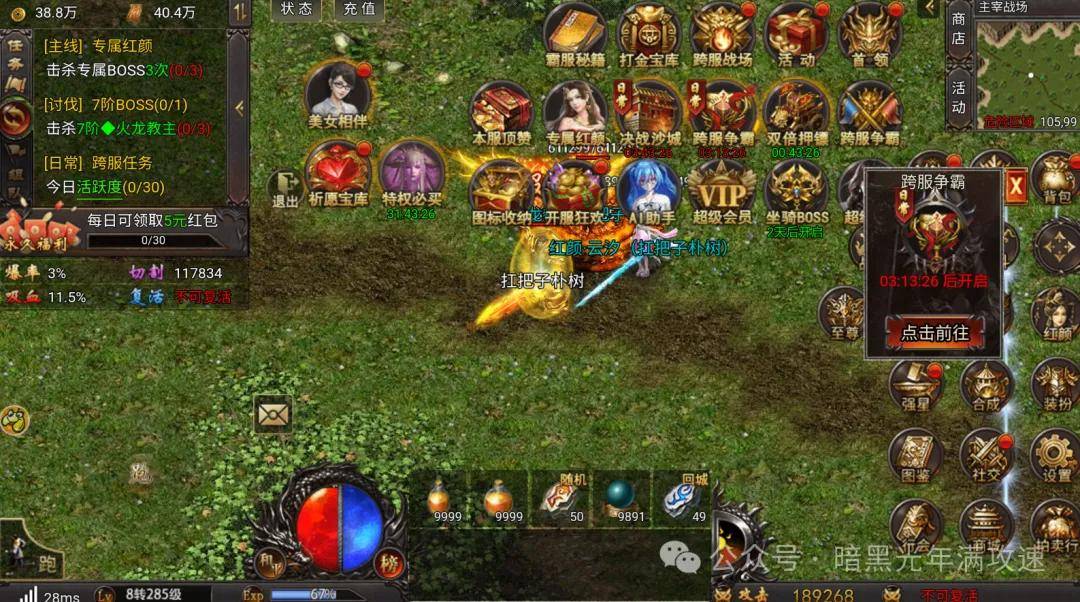
Task: Switch to the 状态 tab
Action: click(x=297, y=9)
